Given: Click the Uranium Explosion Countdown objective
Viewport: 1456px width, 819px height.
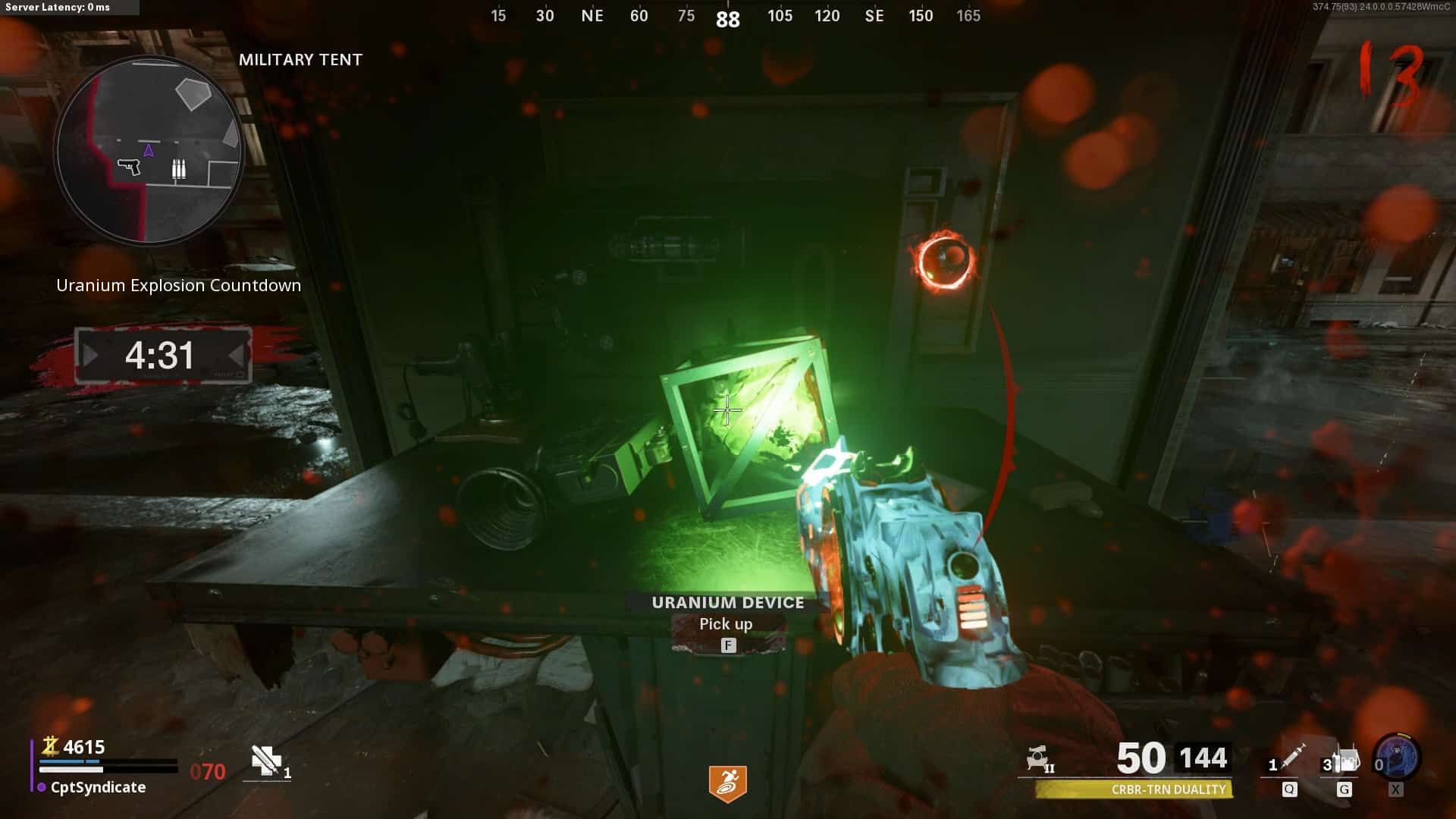Looking at the screenshot, I should click(x=179, y=285).
